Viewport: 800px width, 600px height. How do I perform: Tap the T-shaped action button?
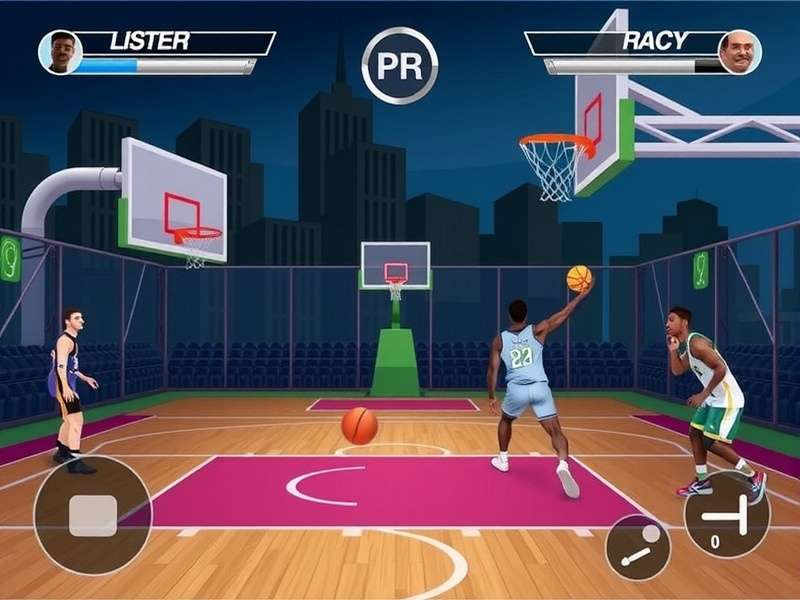(726, 514)
